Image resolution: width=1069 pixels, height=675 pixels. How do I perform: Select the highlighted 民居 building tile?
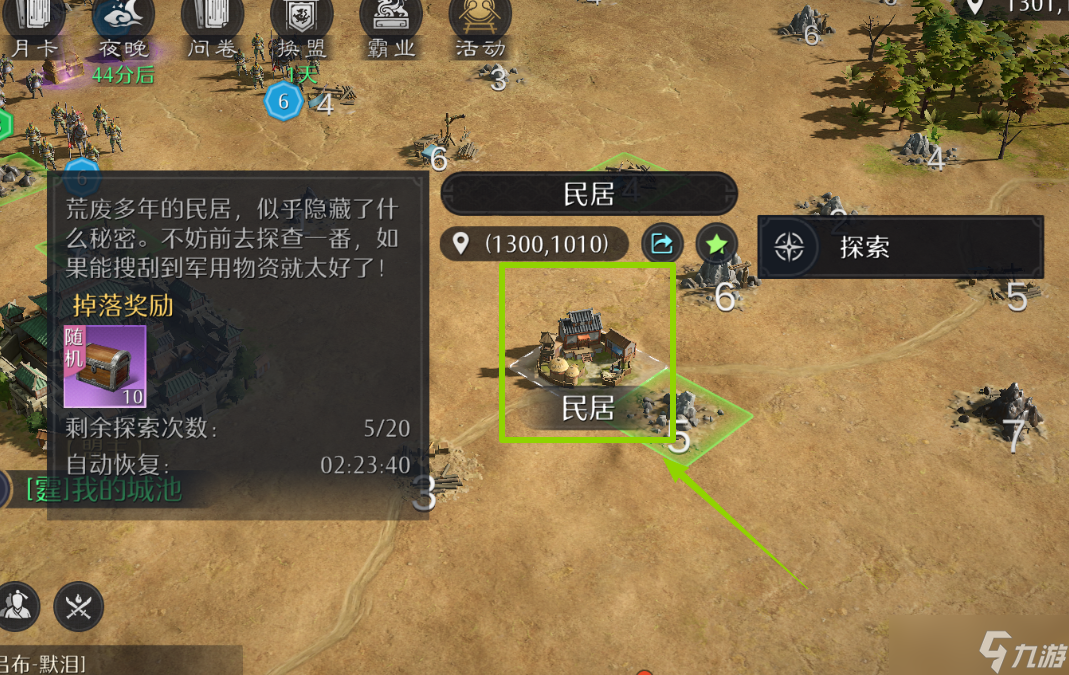pos(587,352)
